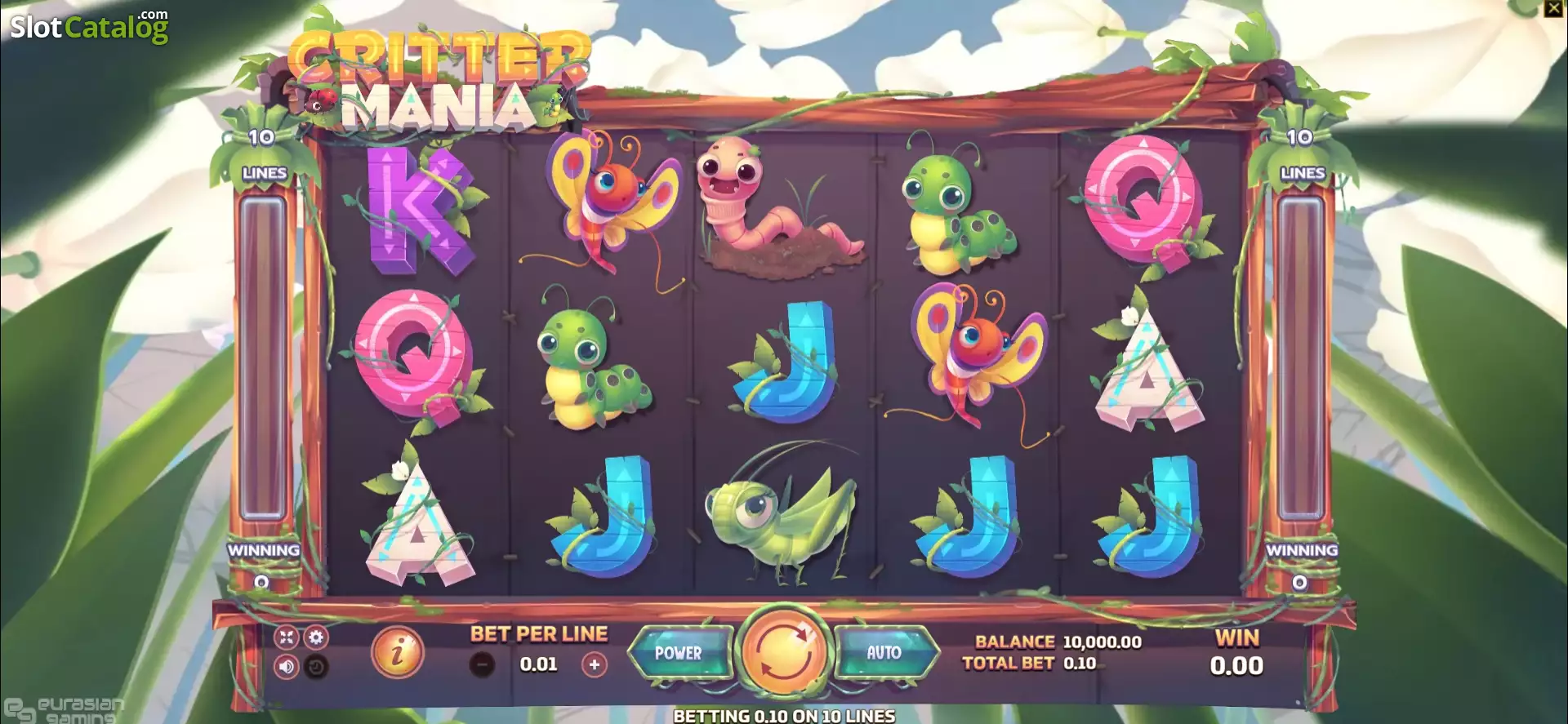Click the bet amount showing 0.01

tap(537, 663)
